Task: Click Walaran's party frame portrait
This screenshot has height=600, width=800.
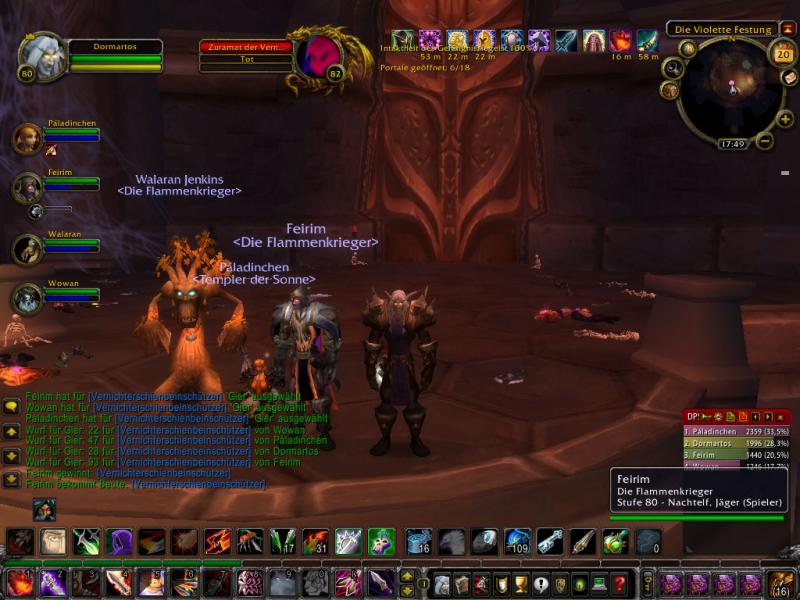Action: pos(27,248)
